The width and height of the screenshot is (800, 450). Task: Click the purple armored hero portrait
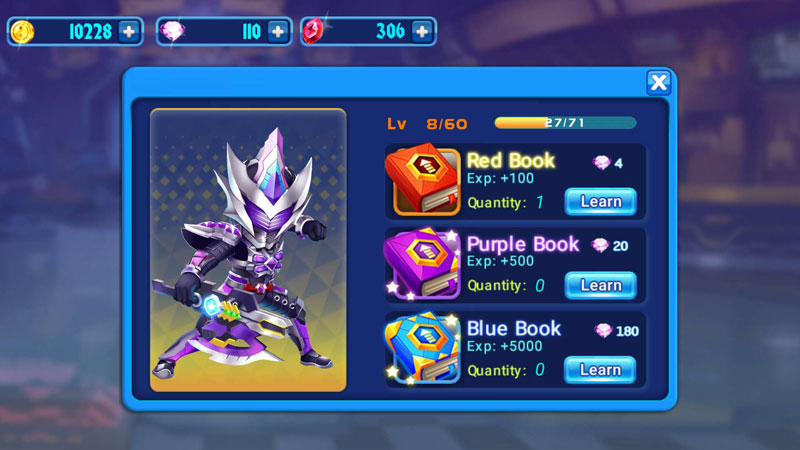click(248, 250)
